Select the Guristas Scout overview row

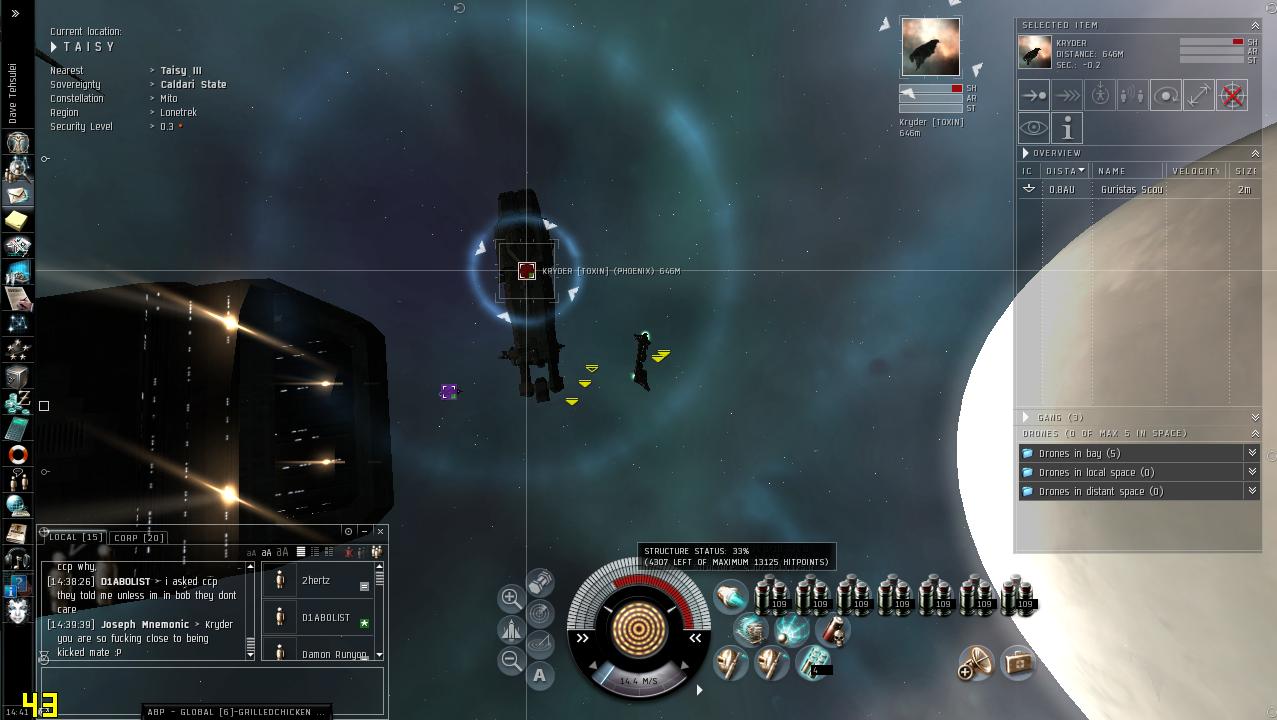1130,189
